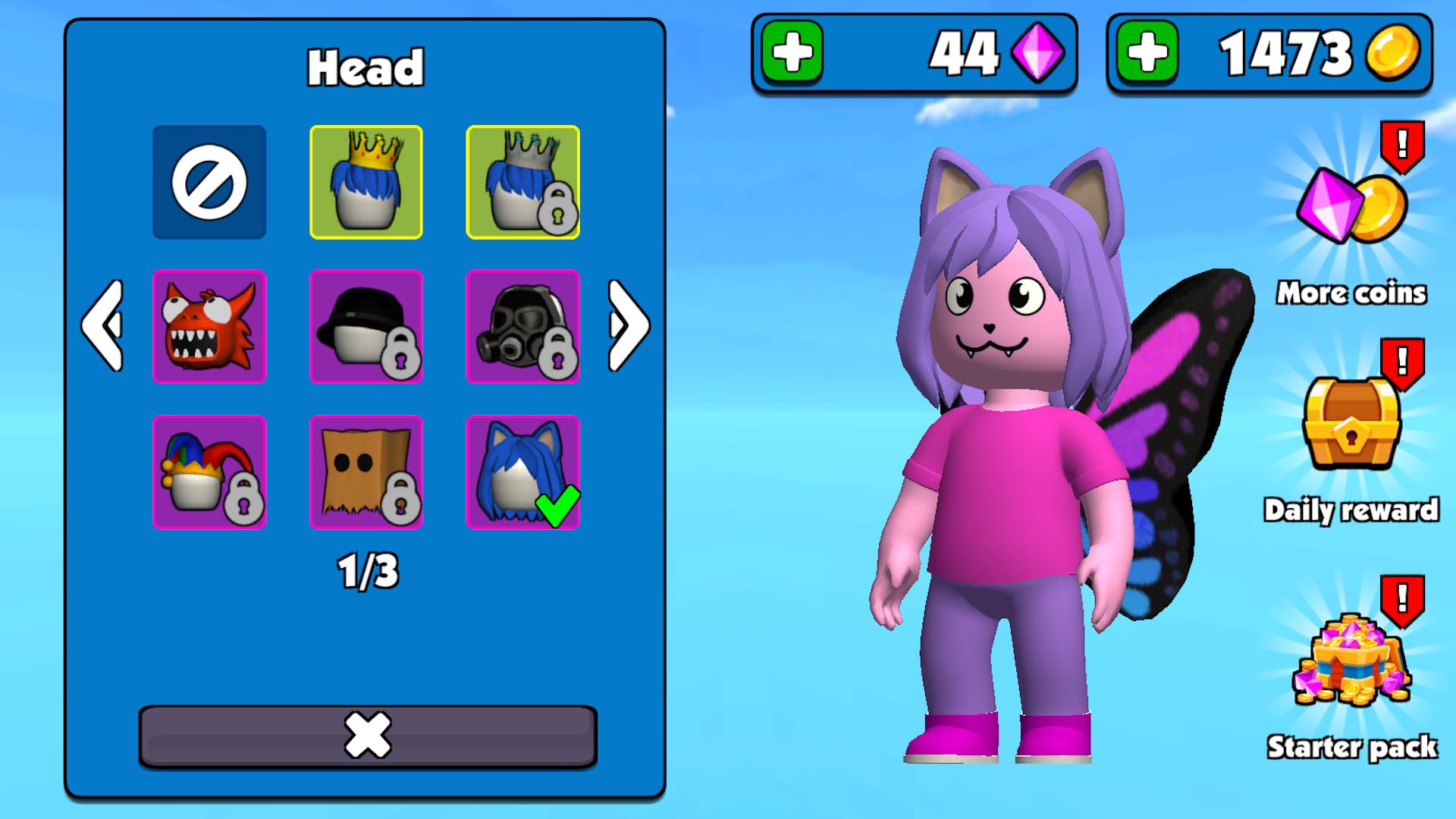Select the locked jester hat

(209, 472)
